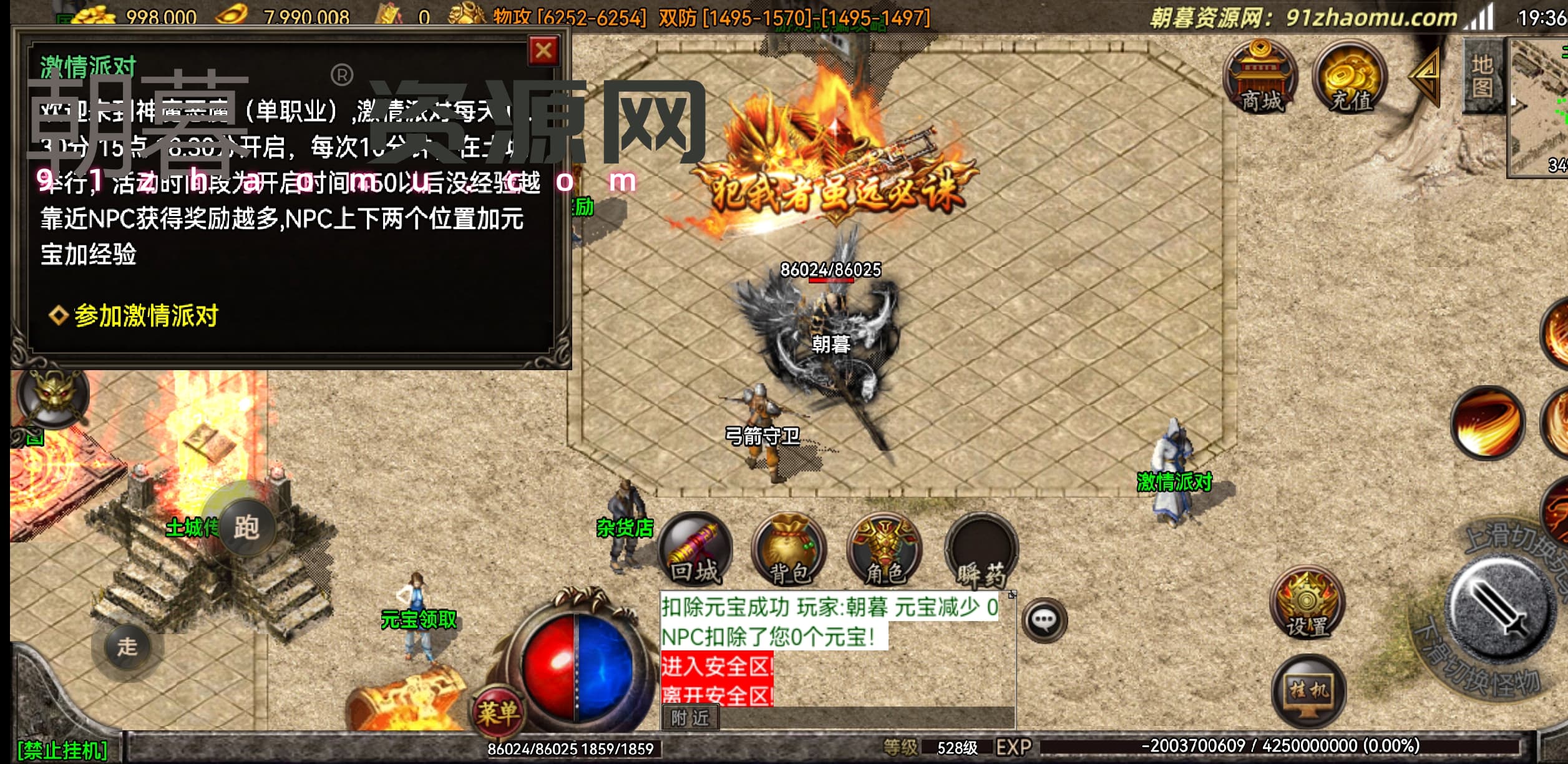This screenshot has width=1568, height=764.
Task: Toggle the 地图 map button
Action: [x=1482, y=76]
